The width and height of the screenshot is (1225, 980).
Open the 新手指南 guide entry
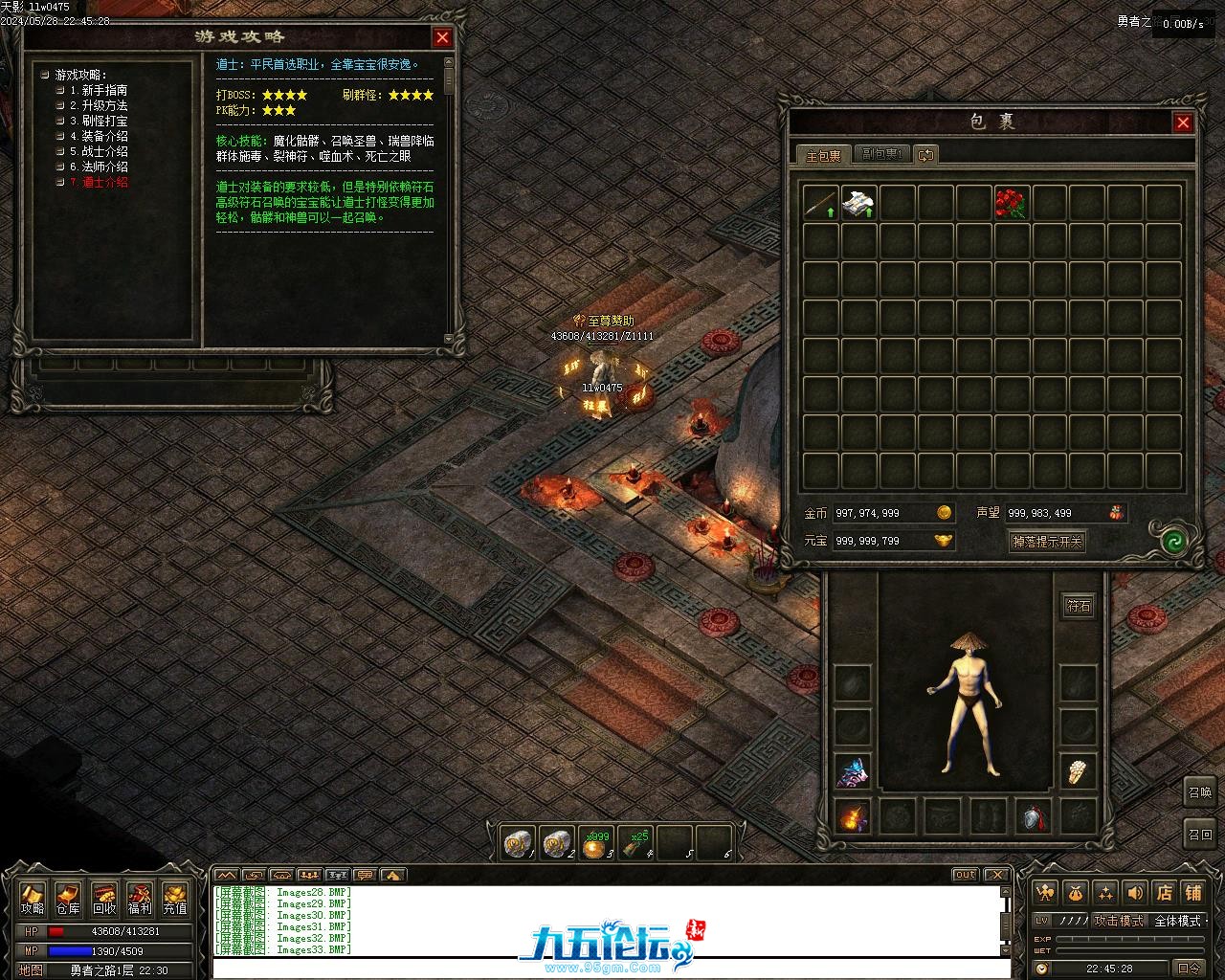98,90
